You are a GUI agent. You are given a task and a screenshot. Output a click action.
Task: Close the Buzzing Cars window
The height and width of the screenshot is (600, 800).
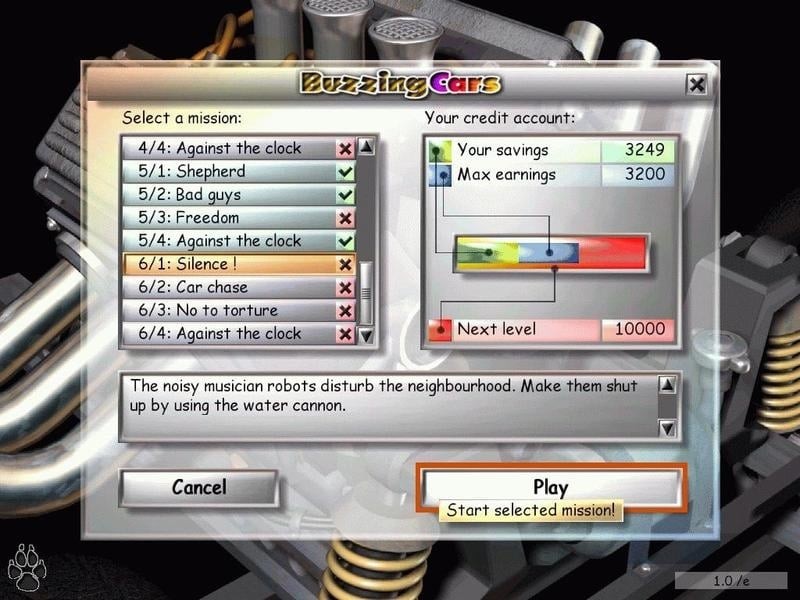pos(697,84)
